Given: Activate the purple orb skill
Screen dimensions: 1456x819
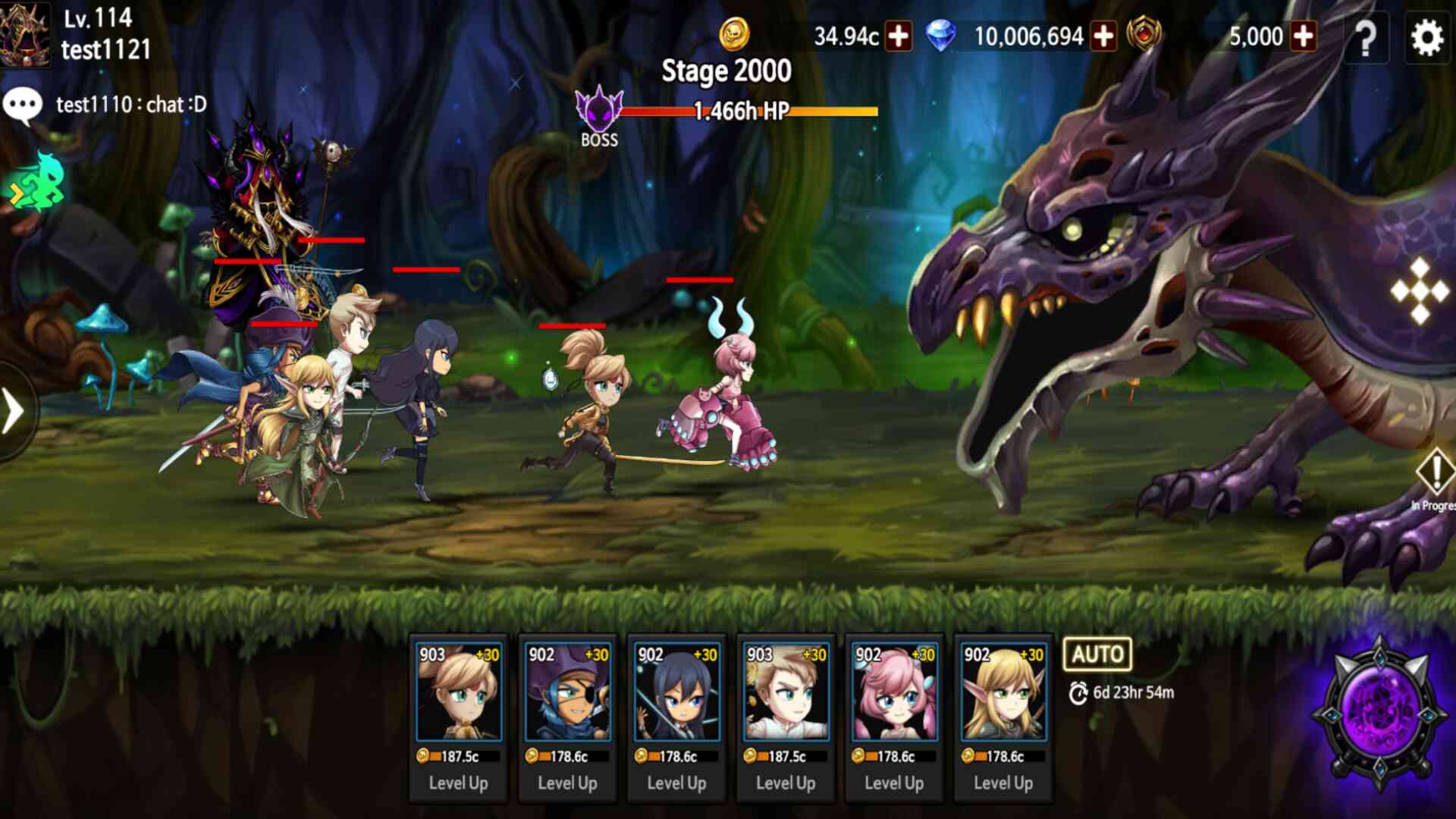Looking at the screenshot, I should pos(1380,713).
